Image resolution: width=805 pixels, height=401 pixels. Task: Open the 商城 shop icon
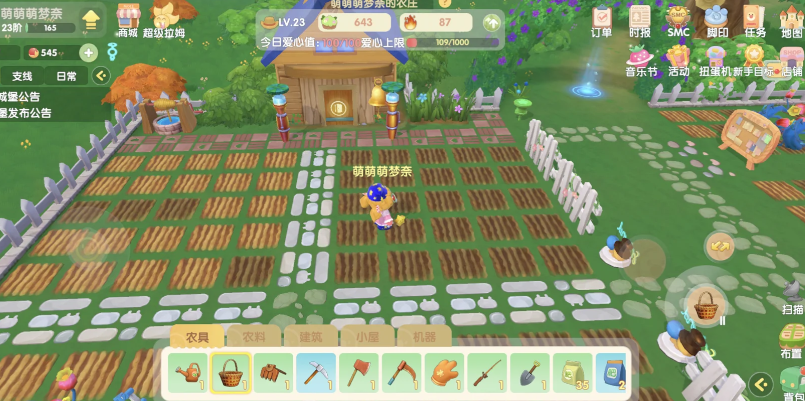click(127, 17)
